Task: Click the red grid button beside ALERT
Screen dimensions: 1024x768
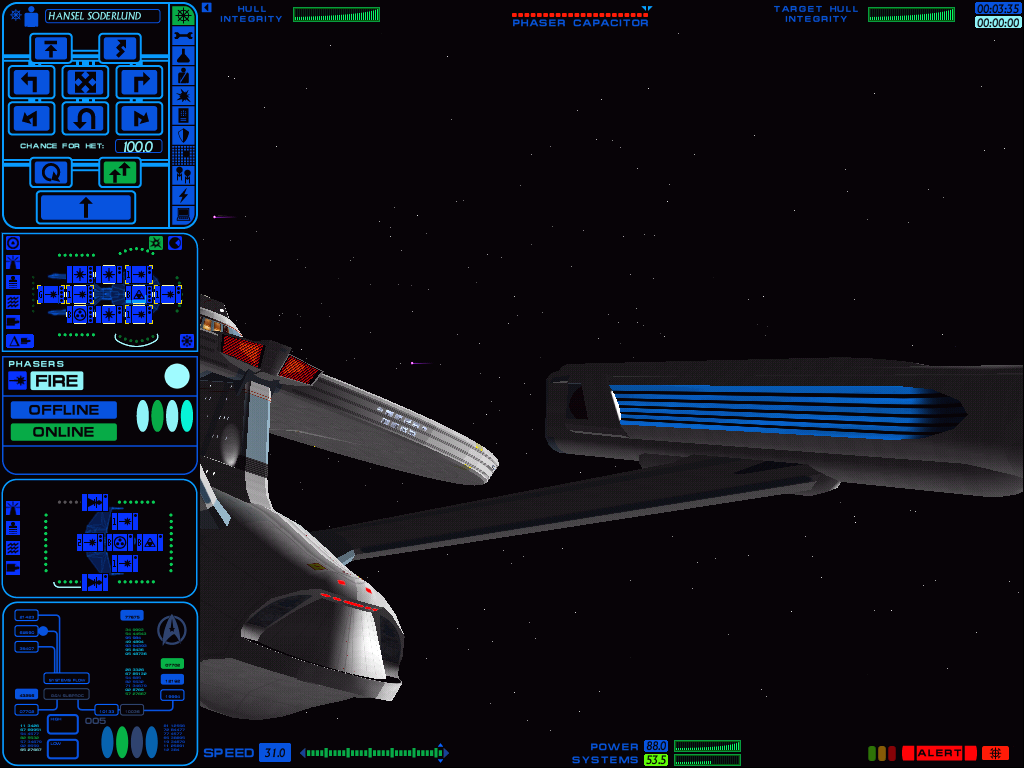Action: click(995, 753)
